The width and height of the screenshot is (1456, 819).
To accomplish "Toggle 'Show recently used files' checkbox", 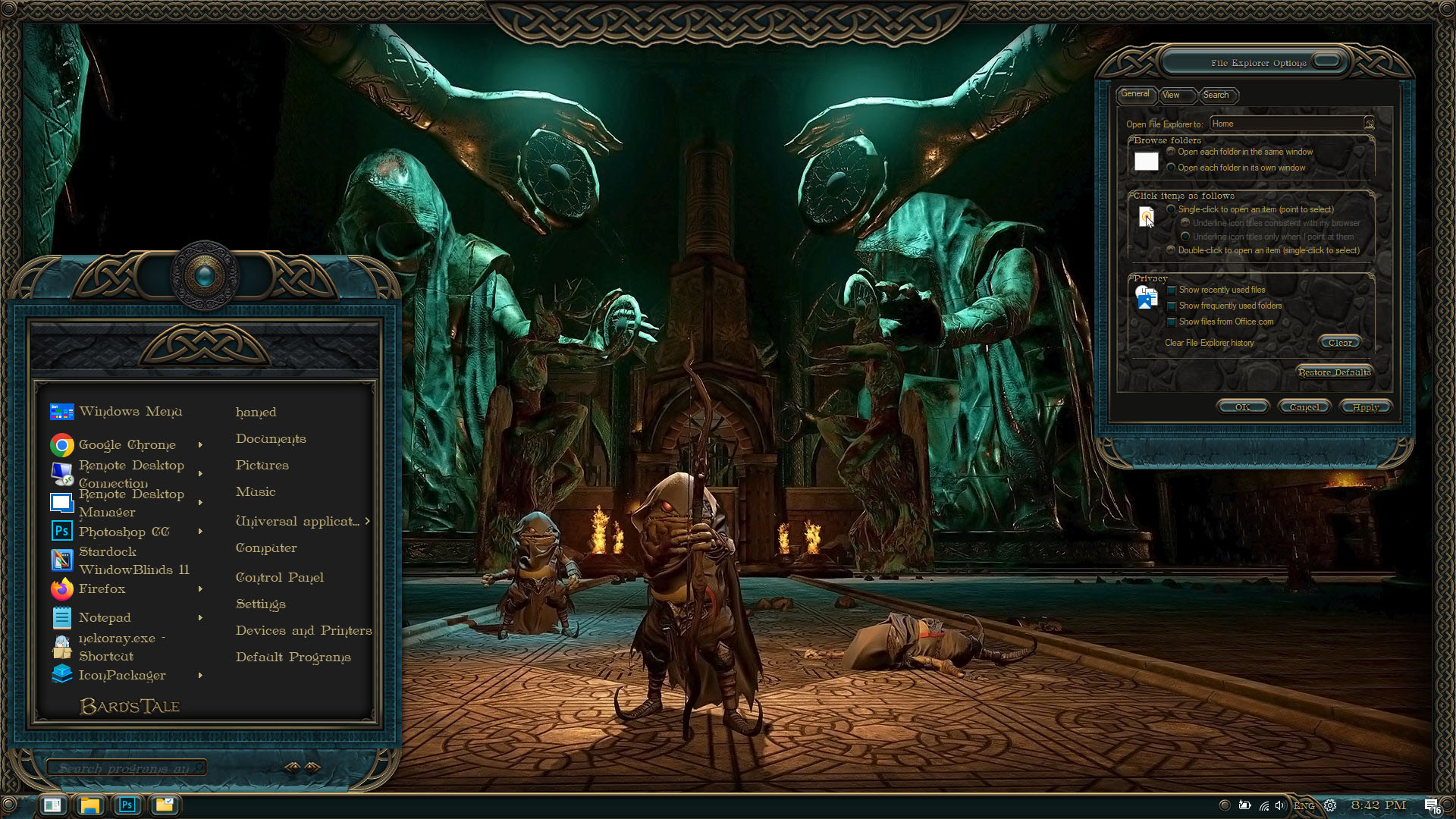I will [x=1172, y=290].
